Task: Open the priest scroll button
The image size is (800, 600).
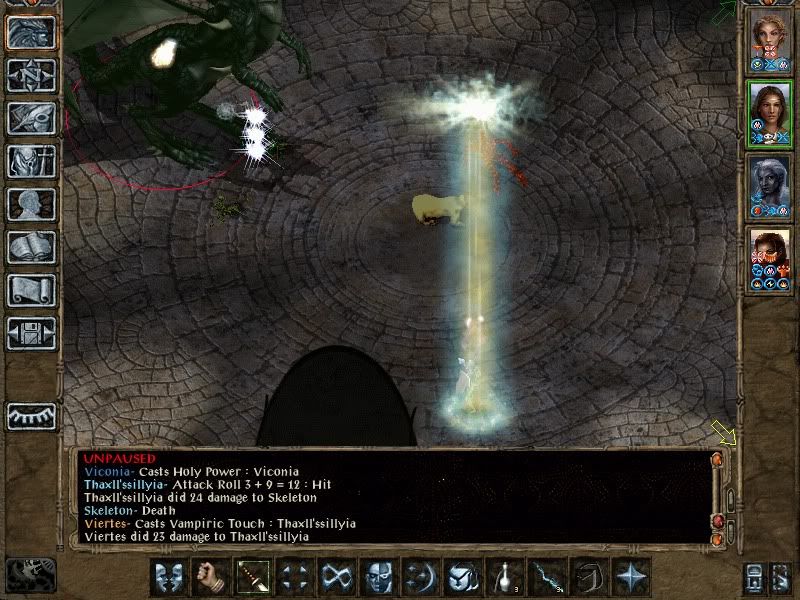Action: click(31, 290)
